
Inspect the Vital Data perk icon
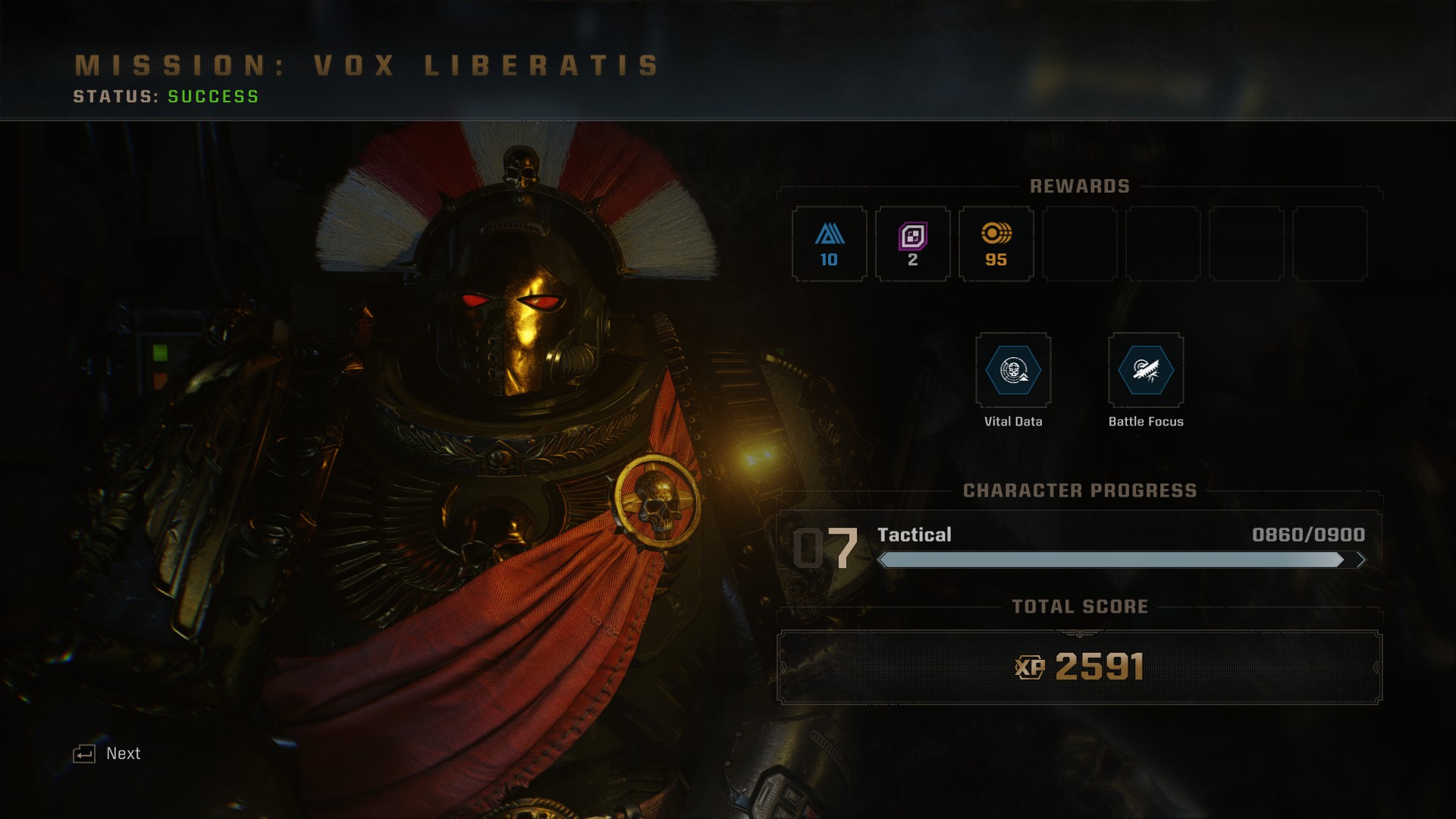(x=1013, y=371)
